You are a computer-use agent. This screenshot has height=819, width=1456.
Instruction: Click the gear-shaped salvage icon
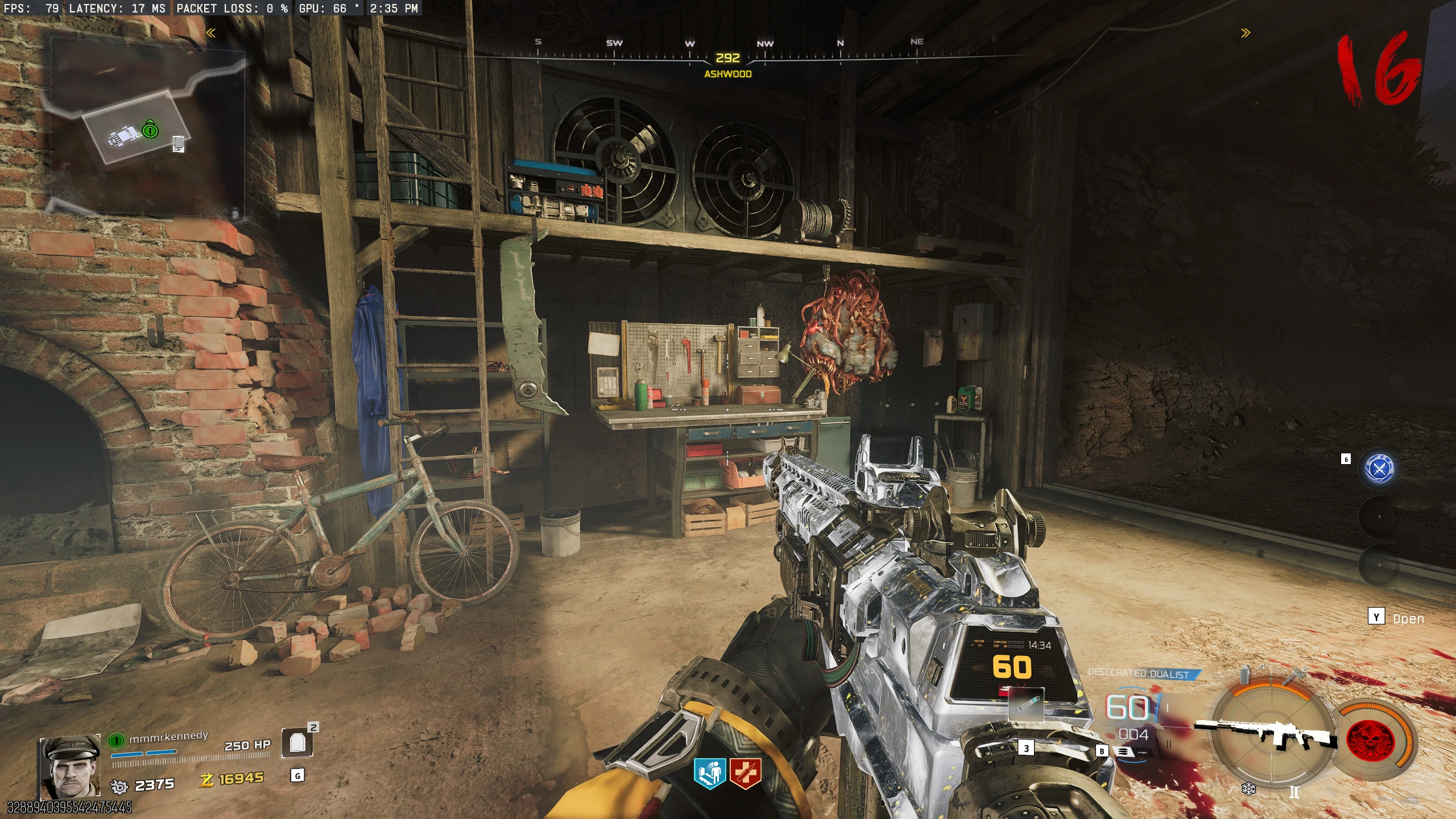click(119, 786)
